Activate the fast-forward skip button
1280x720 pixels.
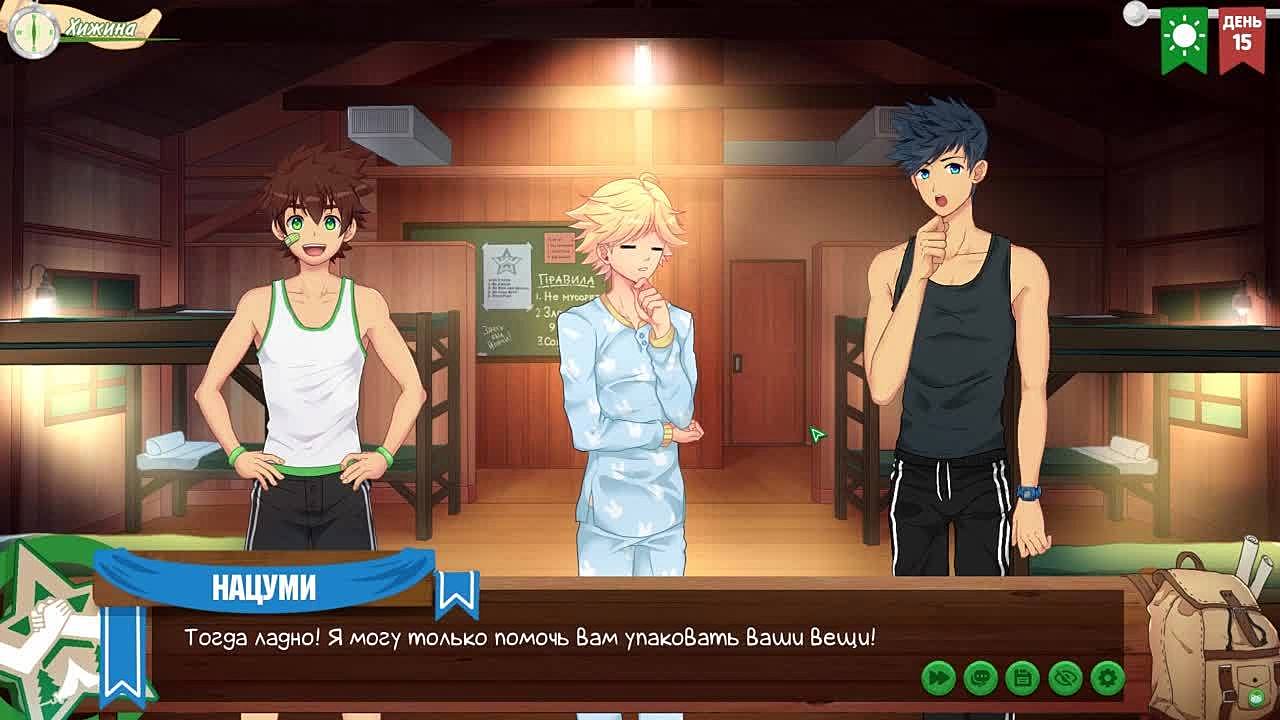coord(938,678)
